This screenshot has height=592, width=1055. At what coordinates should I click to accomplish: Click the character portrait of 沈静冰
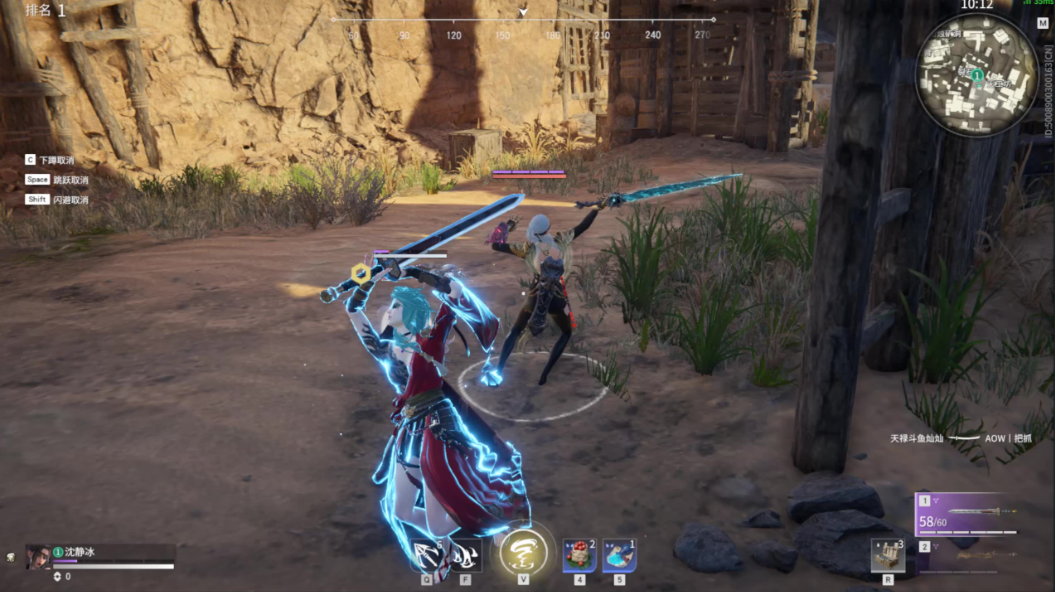point(38,556)
